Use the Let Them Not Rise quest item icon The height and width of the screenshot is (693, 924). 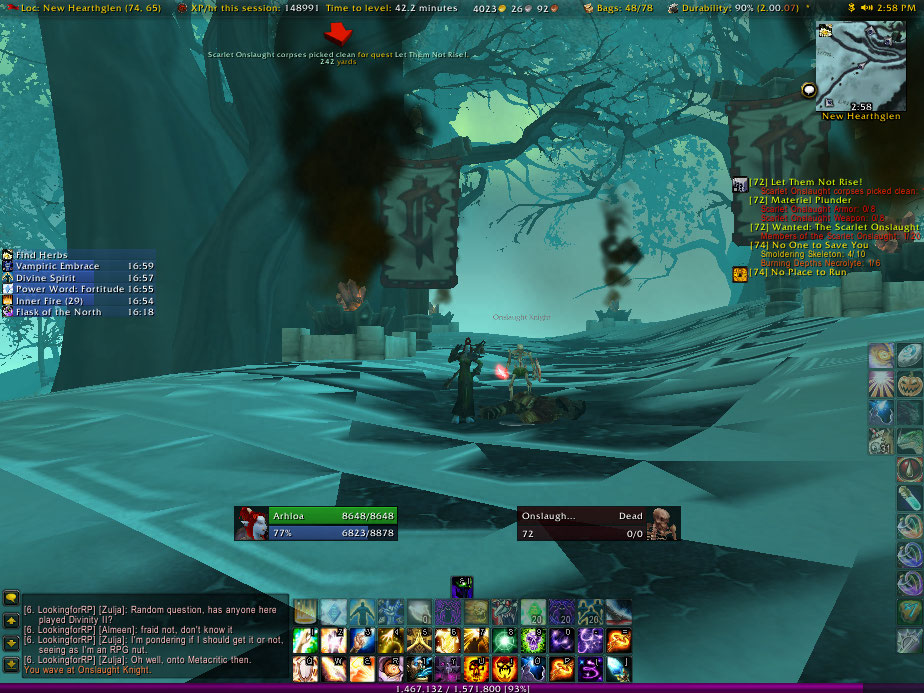(740, 185)
